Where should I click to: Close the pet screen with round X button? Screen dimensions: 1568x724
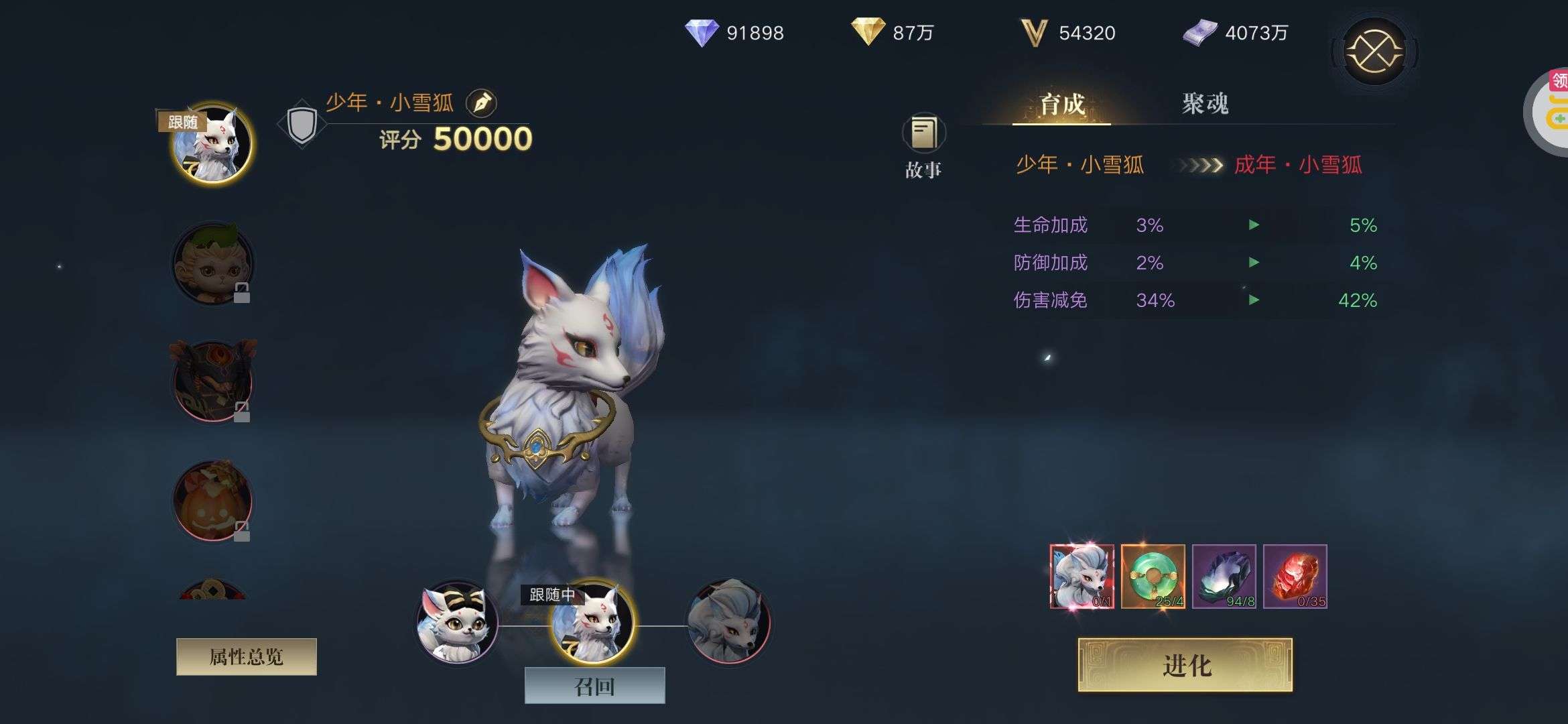tap(1374, 52)
